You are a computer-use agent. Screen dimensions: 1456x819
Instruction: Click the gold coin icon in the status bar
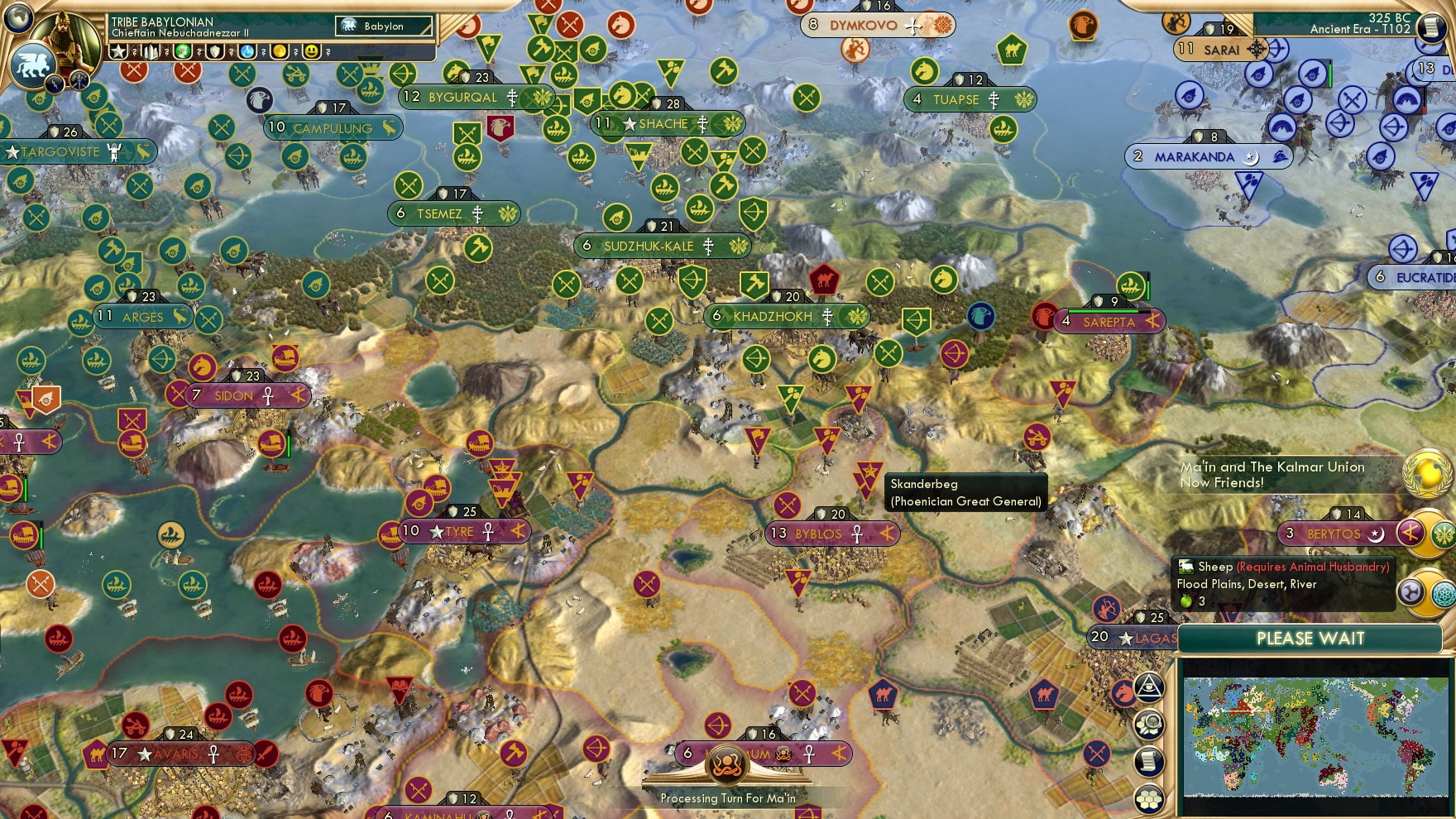[279, 51]
